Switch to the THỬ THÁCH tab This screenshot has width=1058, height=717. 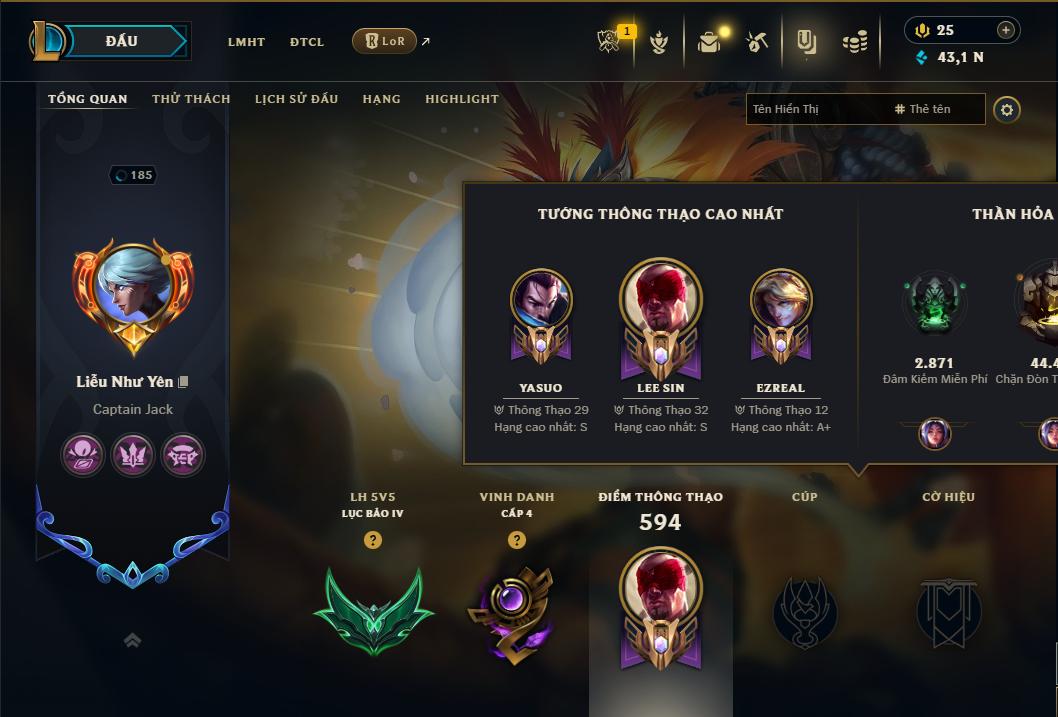point(191,99)
